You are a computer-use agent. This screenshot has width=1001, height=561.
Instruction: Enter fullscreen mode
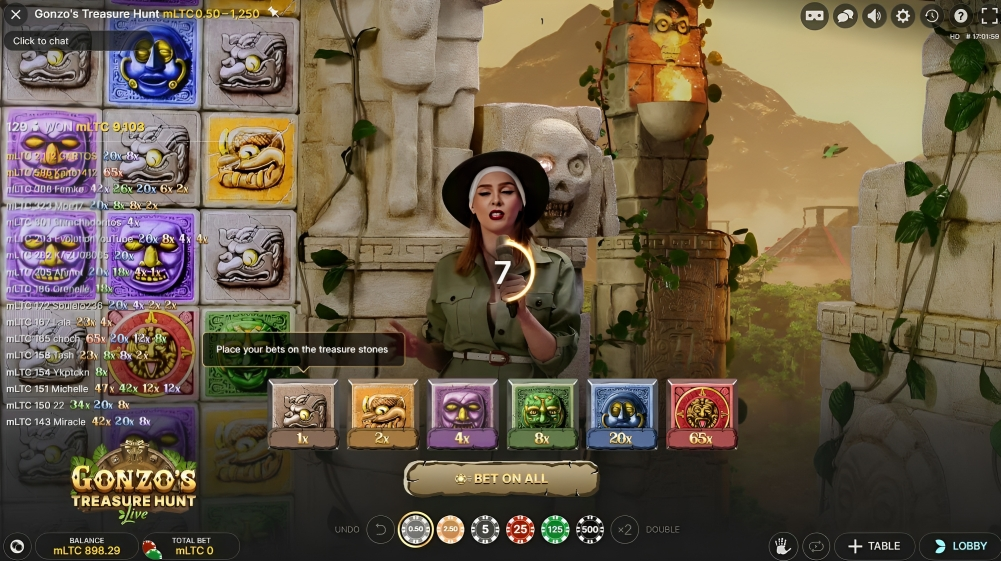986,16
